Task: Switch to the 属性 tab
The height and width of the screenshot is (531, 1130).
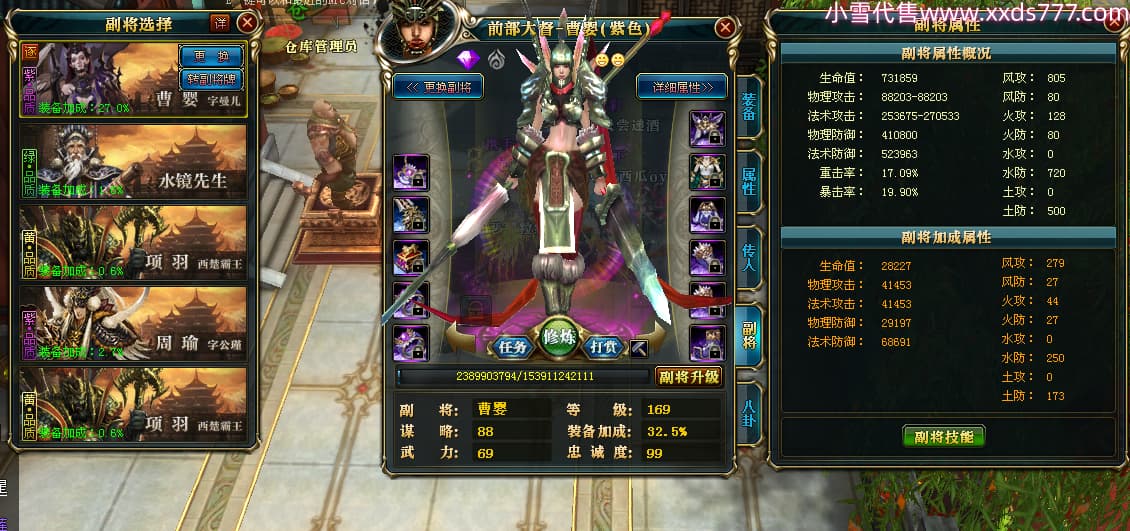Action: 748,182
